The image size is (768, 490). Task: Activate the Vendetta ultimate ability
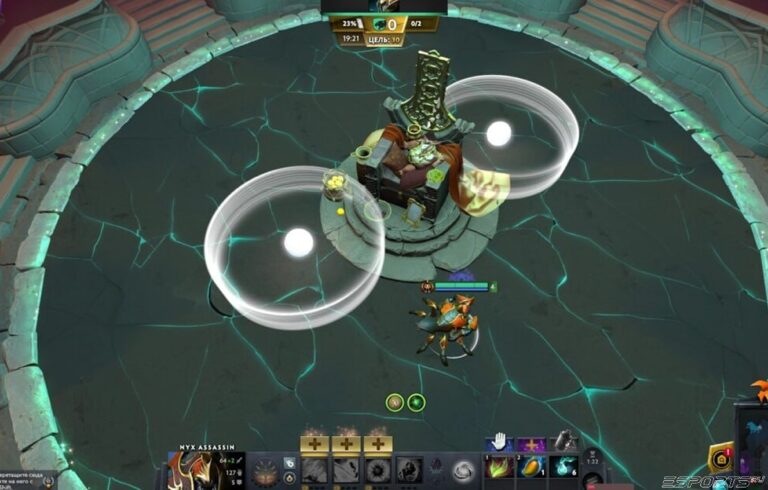[409, 470]
